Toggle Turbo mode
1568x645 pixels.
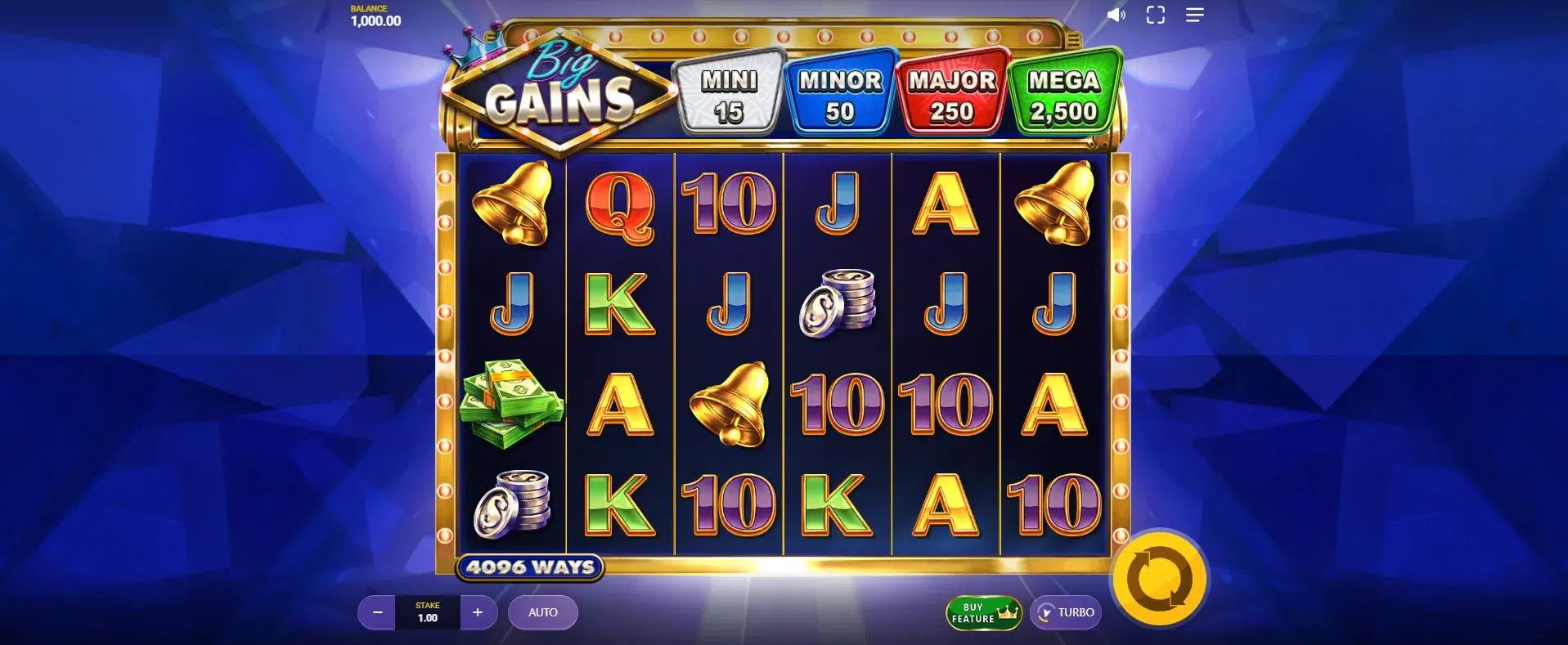pos(1066,612)
